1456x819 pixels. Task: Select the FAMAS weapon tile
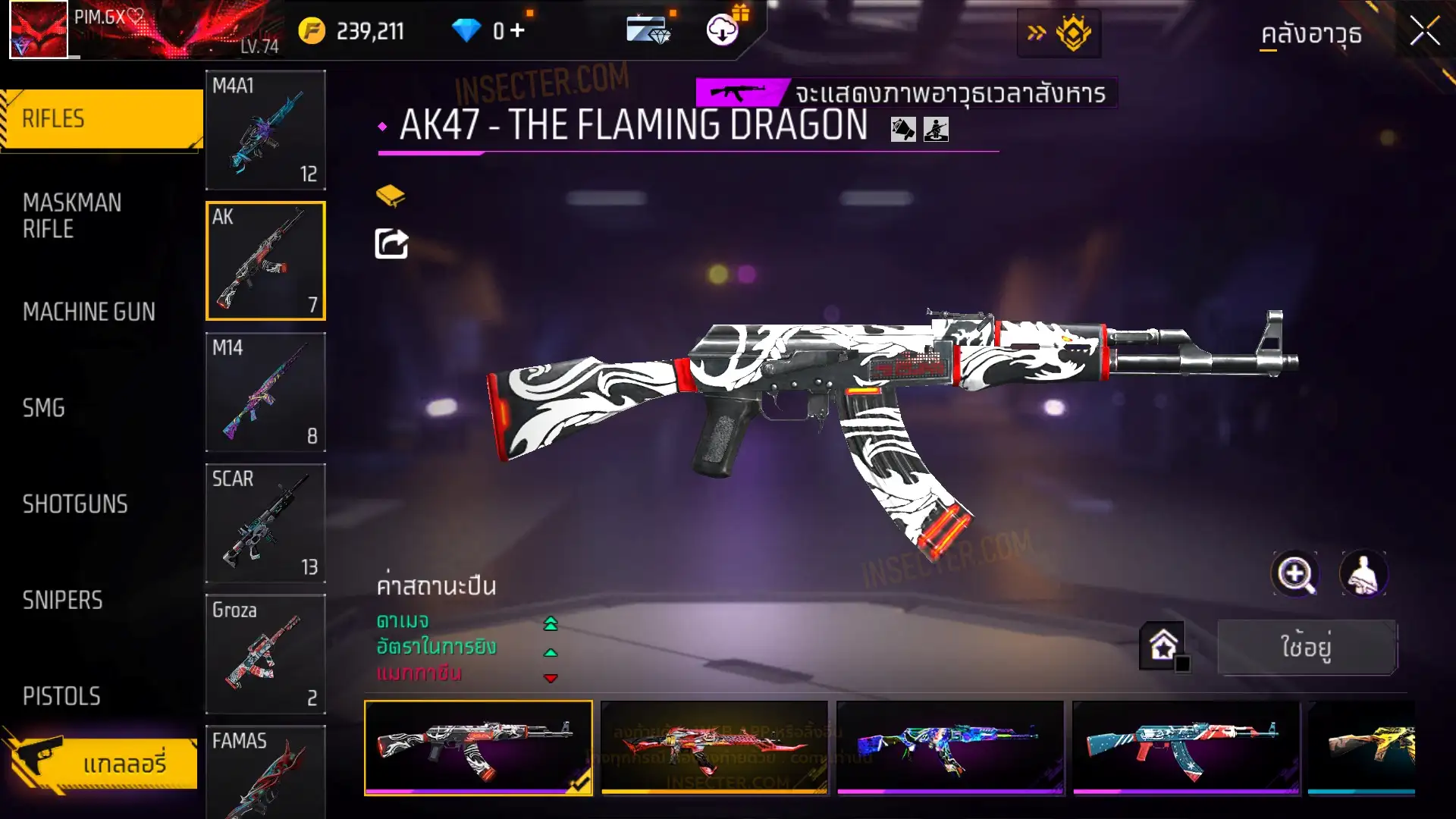[x=265, y=770]
